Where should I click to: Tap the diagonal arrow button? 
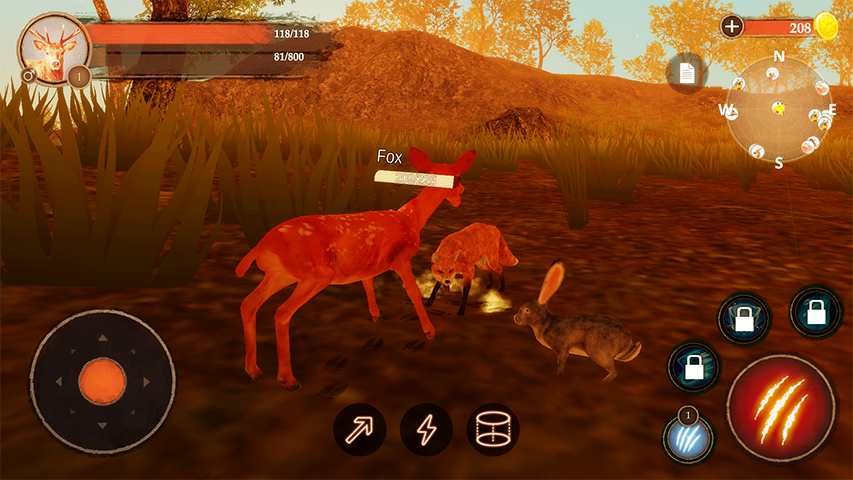pyautogui.click(x=359, y=430)
